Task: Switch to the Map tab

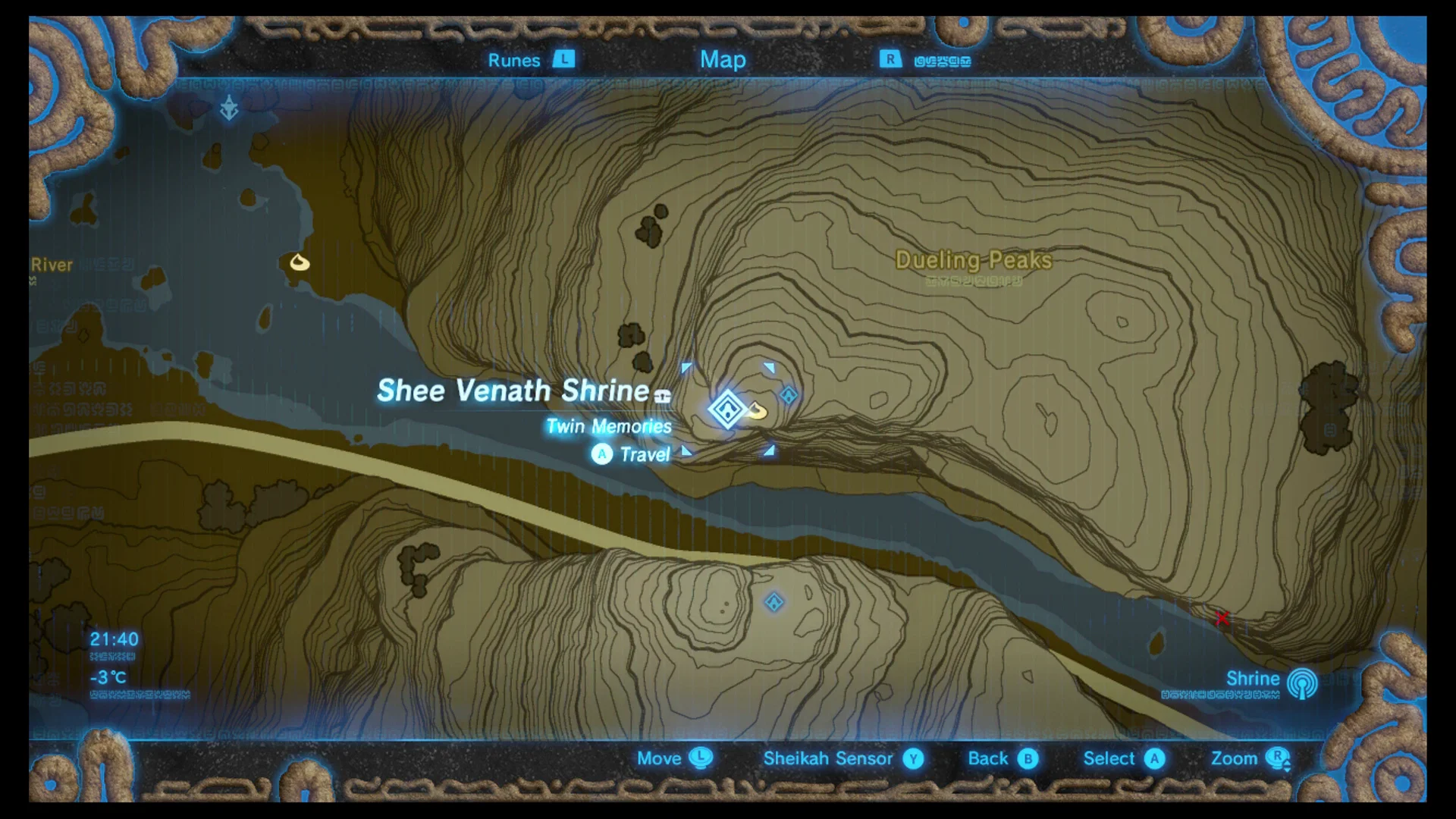Action: click(x=723, y=60)
